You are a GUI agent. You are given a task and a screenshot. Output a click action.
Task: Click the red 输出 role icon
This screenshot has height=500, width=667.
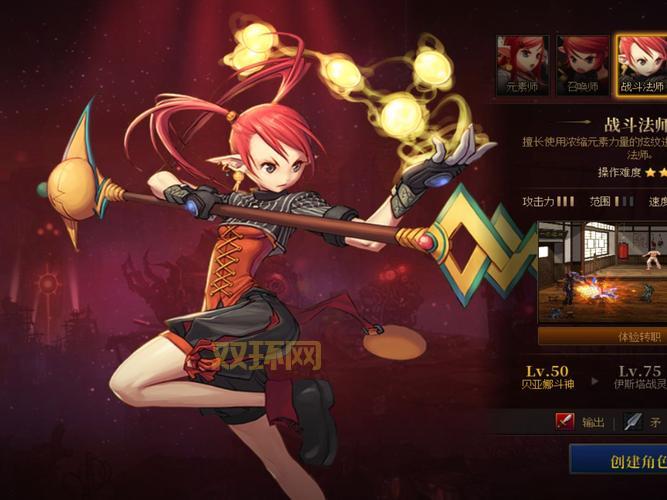[565, 422]
